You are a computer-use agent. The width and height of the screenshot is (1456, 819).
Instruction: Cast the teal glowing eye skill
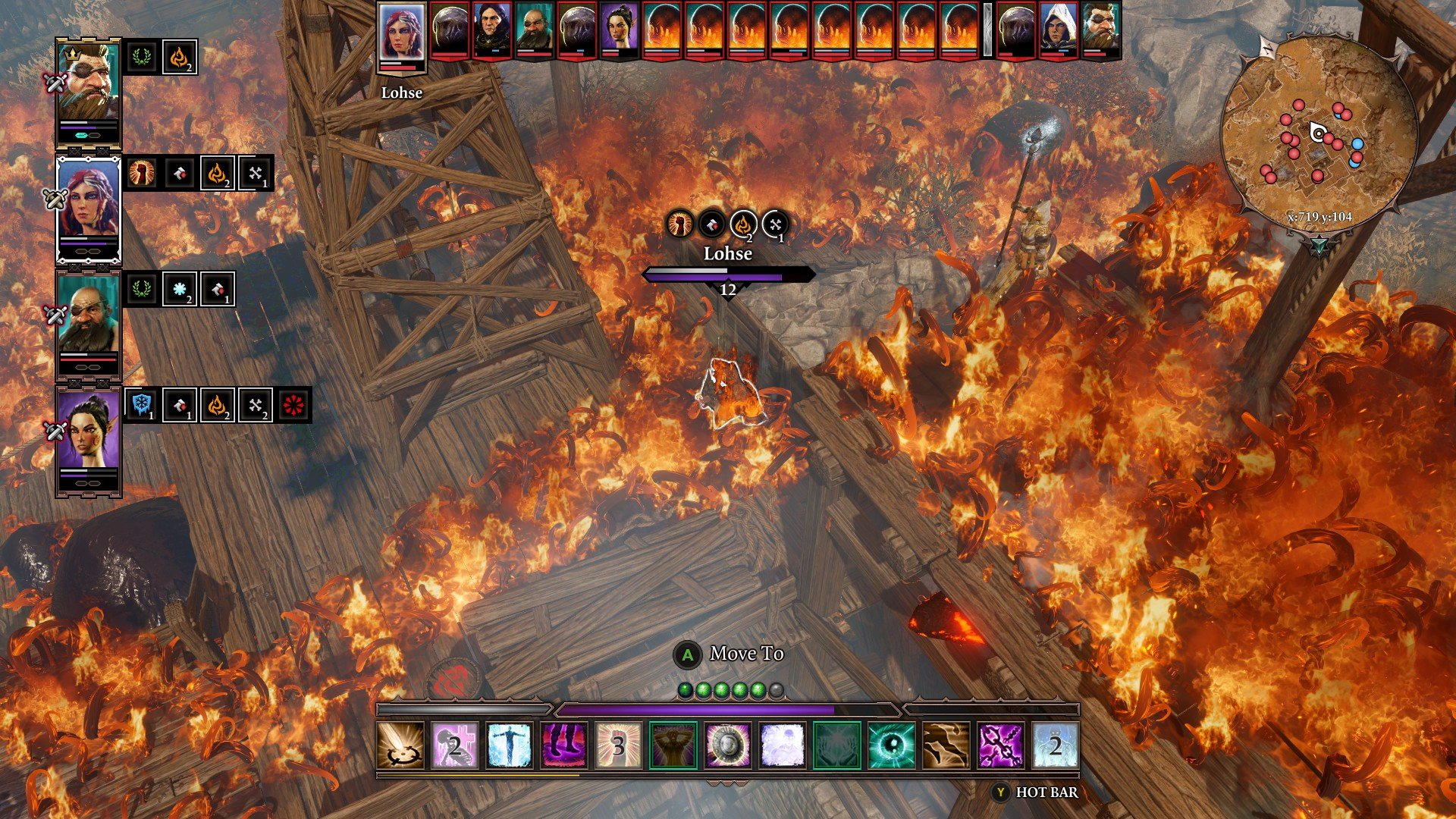[x=891, y=745]
